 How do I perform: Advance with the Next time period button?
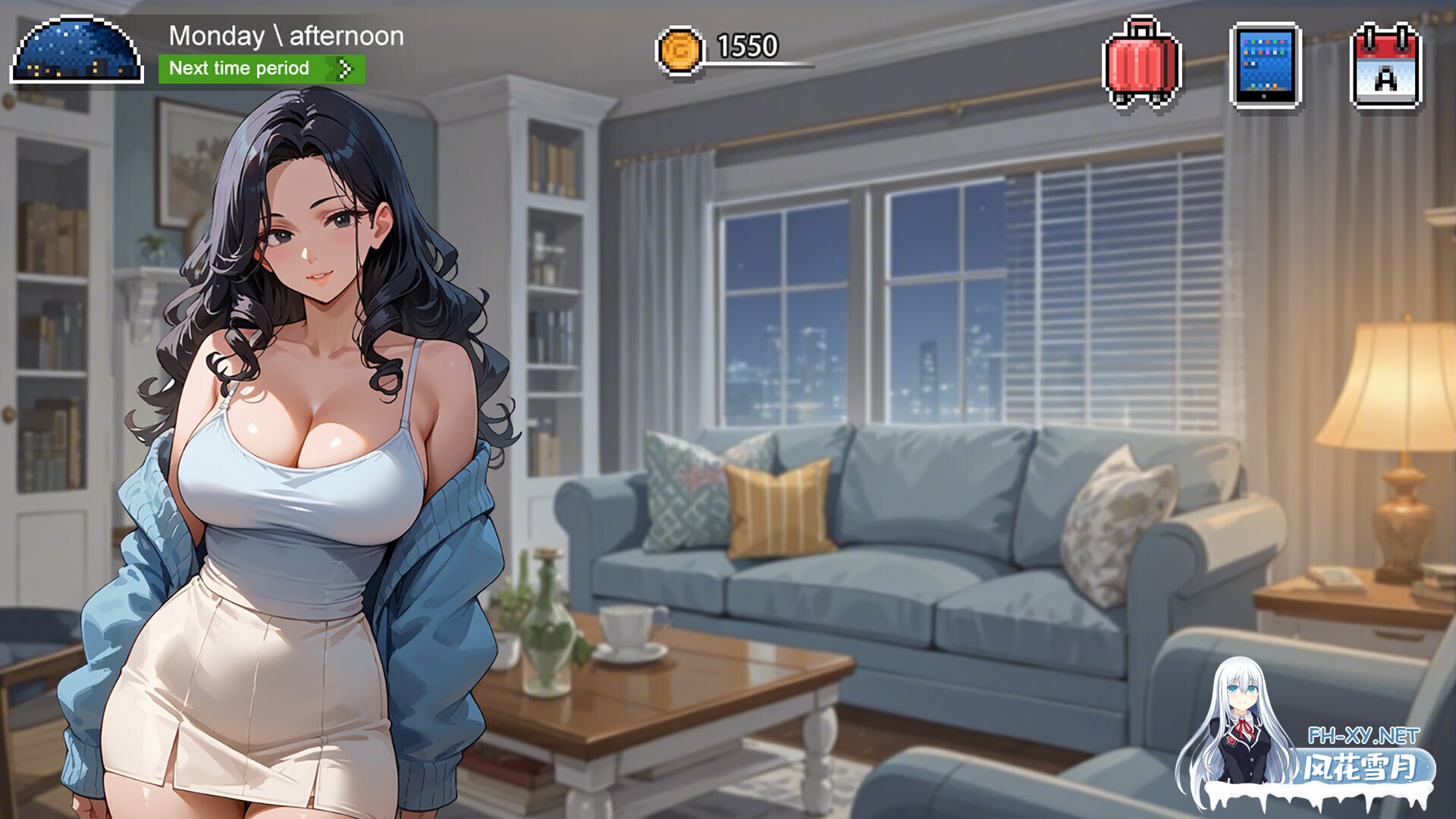[261, 69]
